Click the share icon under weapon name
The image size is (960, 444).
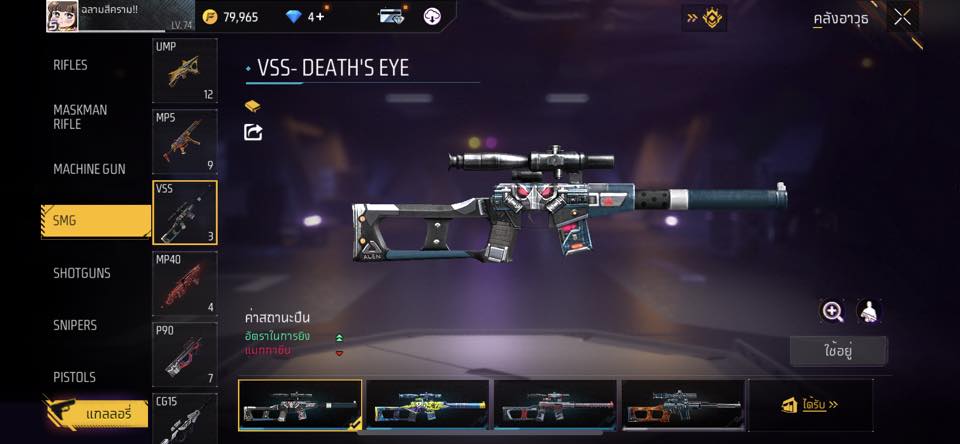pos(254,132)
